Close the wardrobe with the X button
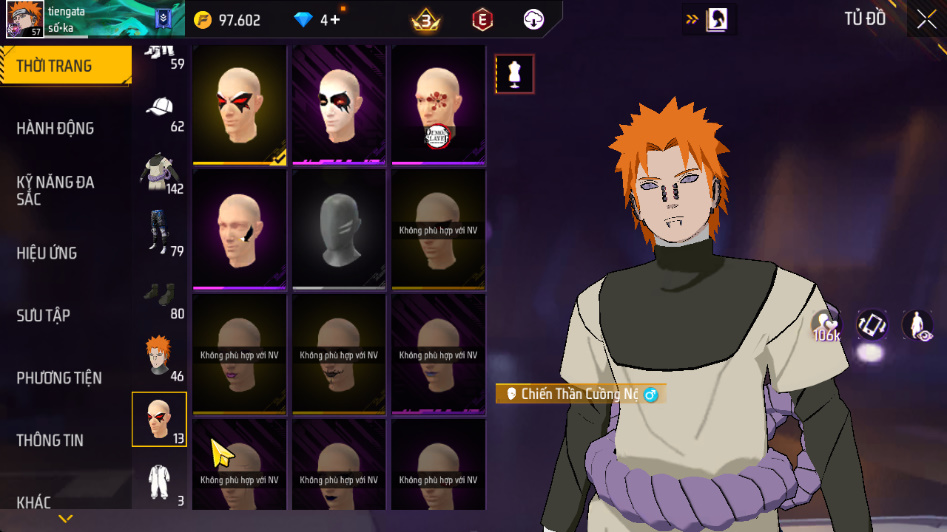 tap(926, 19)
